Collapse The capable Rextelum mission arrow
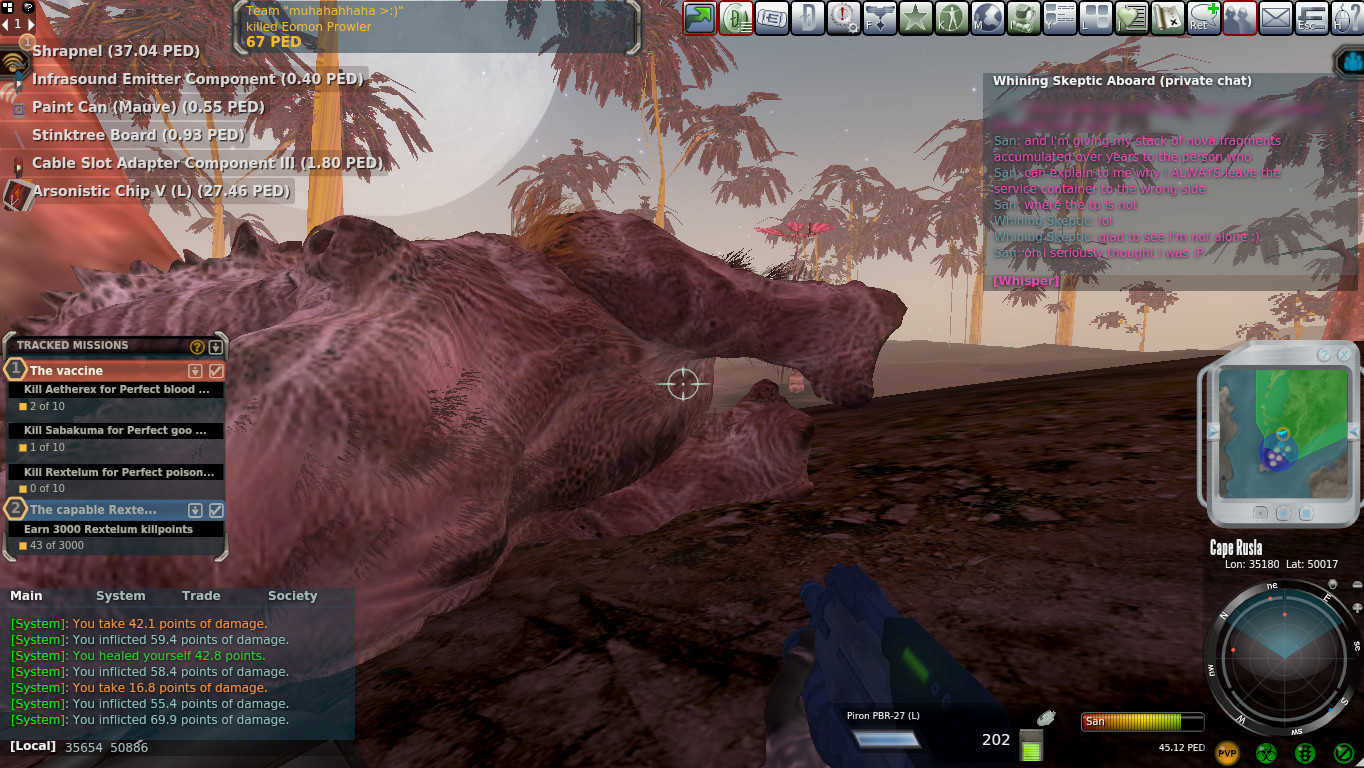This screenshot has width=1364, height=768. point(196,510)
